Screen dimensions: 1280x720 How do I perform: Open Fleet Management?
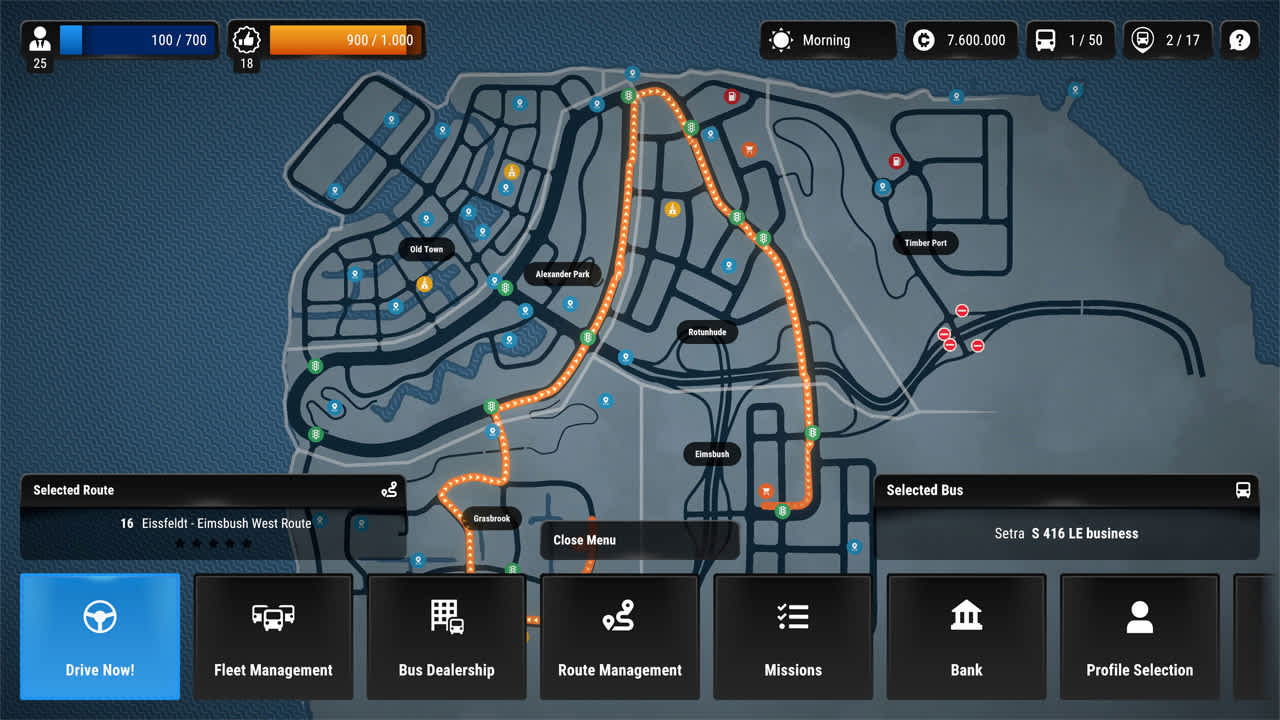coord(273,636)
